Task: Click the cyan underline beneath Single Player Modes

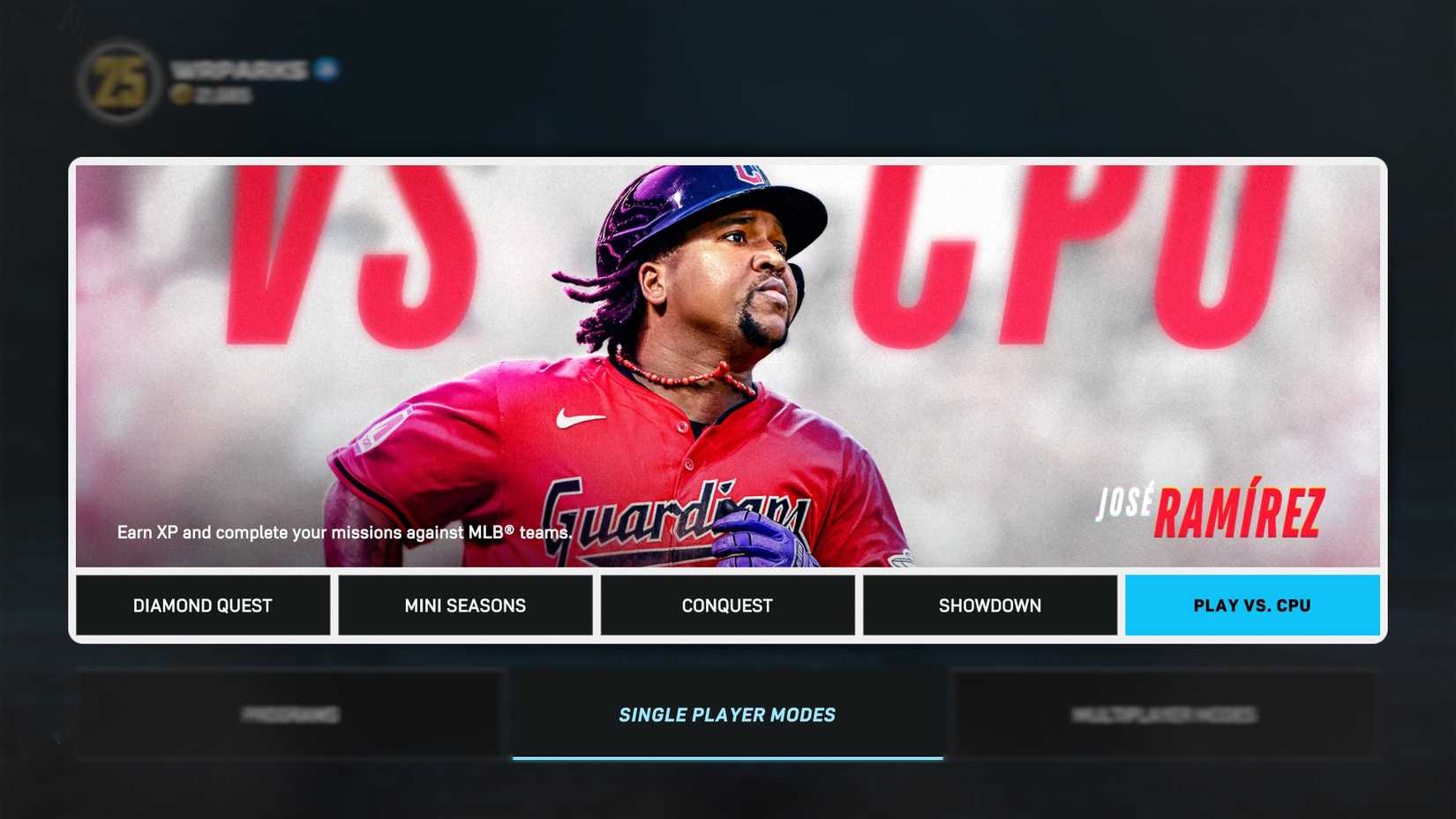Action: click(x=726, y=755)
